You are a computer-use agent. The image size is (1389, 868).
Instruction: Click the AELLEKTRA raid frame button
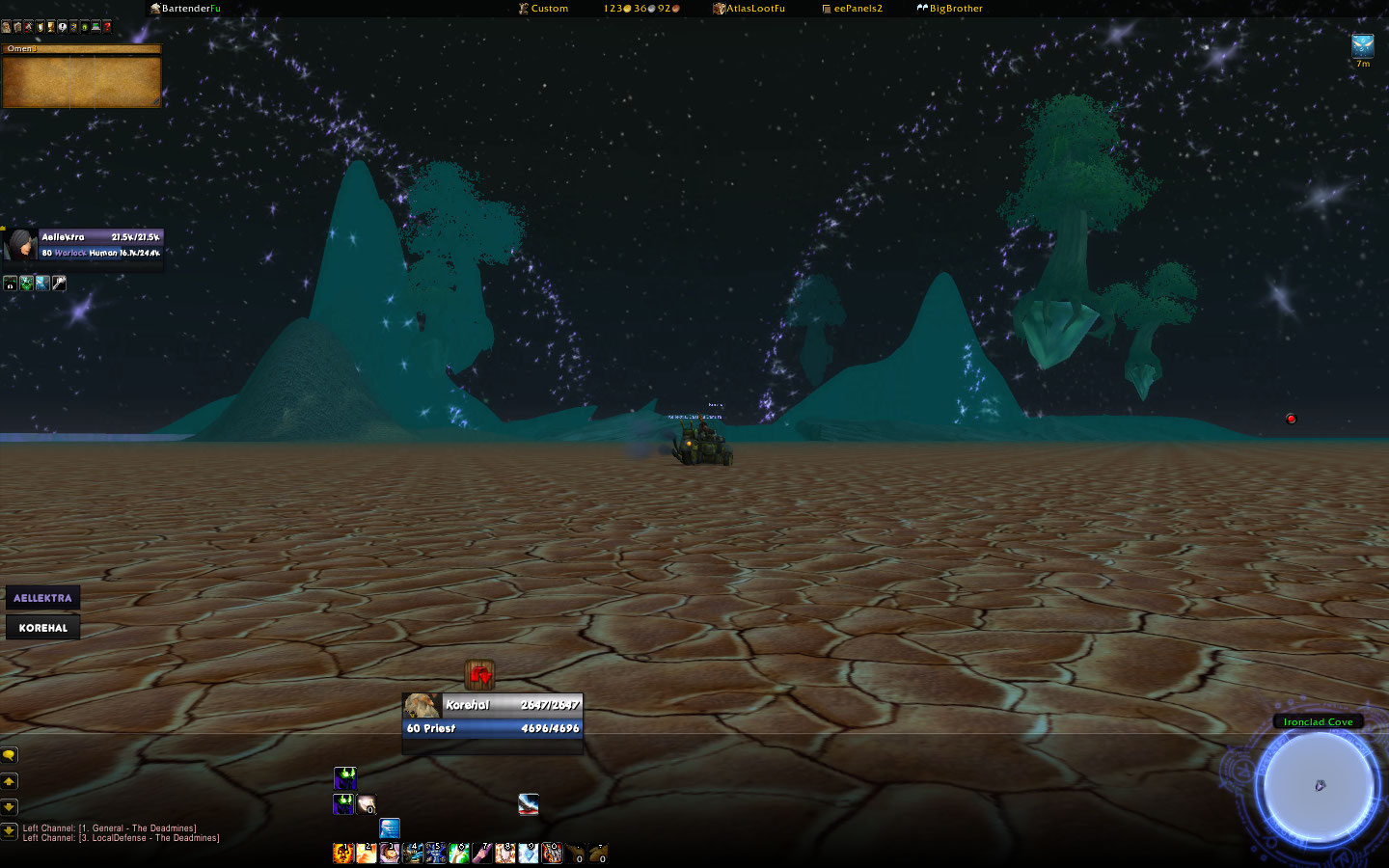coord(42,598)
